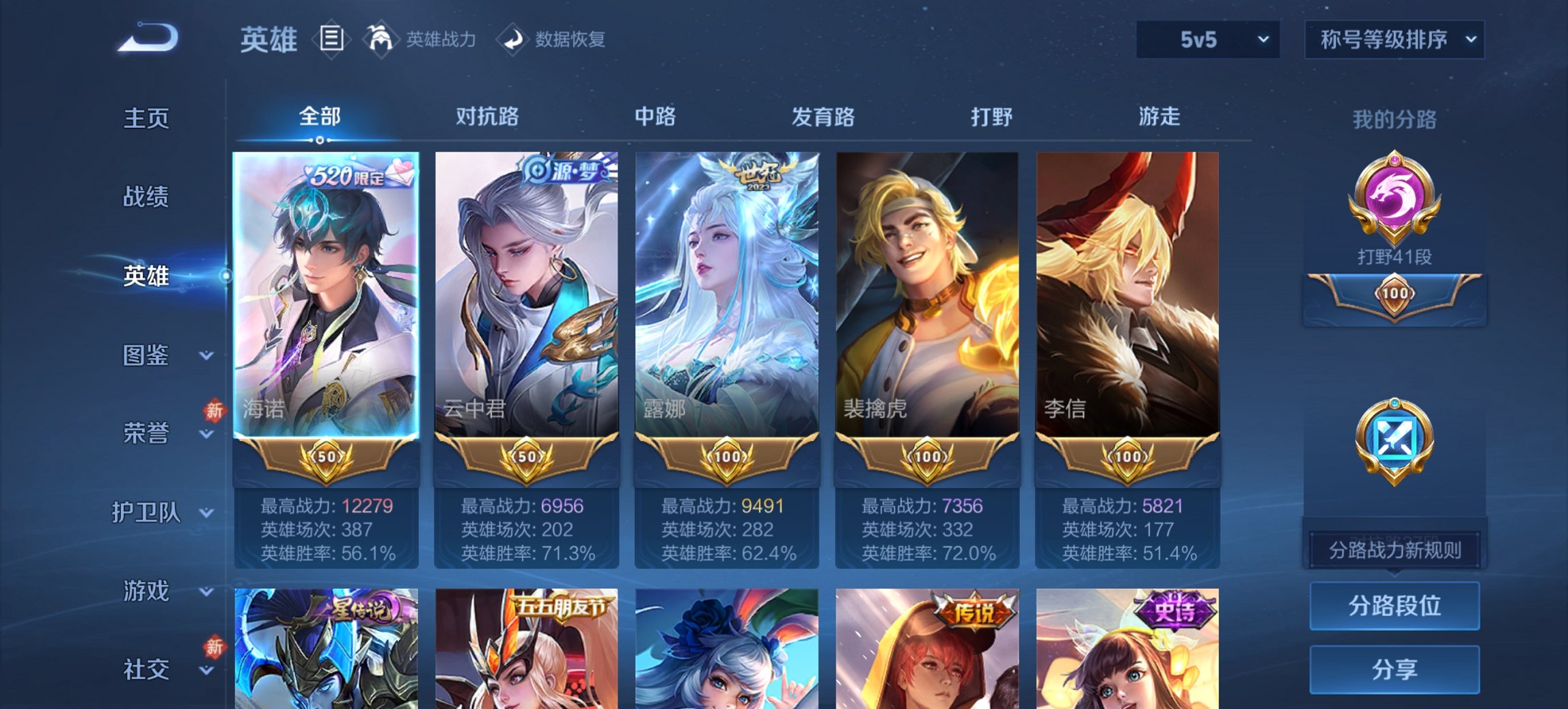Open the hero list icon beside 英雄
Image resolution: width=1568 pixels, height=709 pixels.
click(333, 40)
